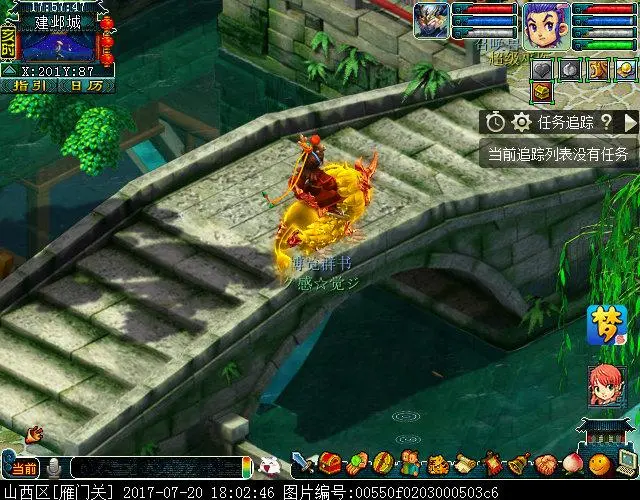Image resolution: width=640 pixels, height=500 pixels.
Task: Click the golden lion buff icon
Action: pyautogui.click(x=598, y=70)
